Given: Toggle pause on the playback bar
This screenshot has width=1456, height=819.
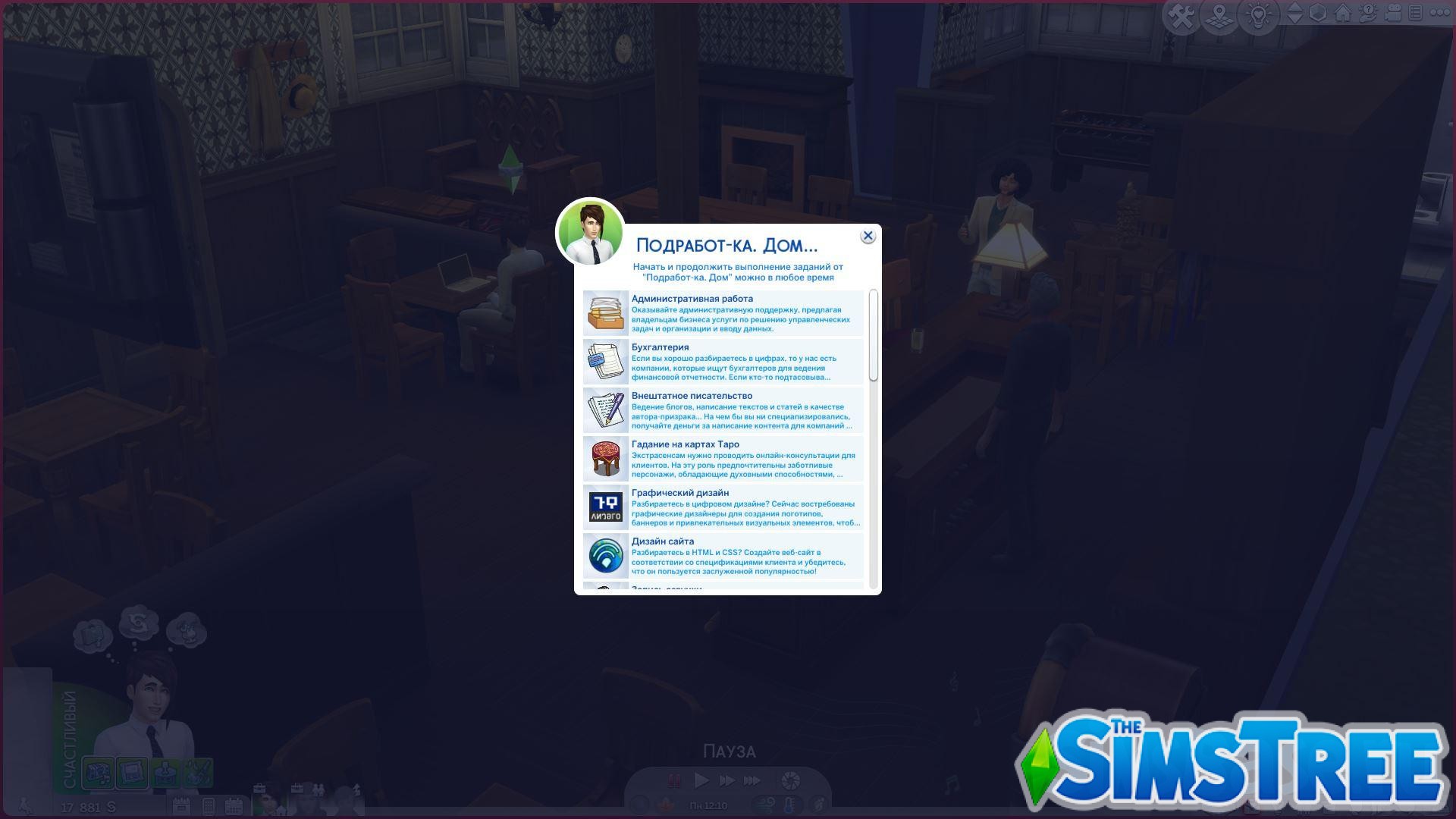Looking at the screenshot, I should (x=673, y=781).
